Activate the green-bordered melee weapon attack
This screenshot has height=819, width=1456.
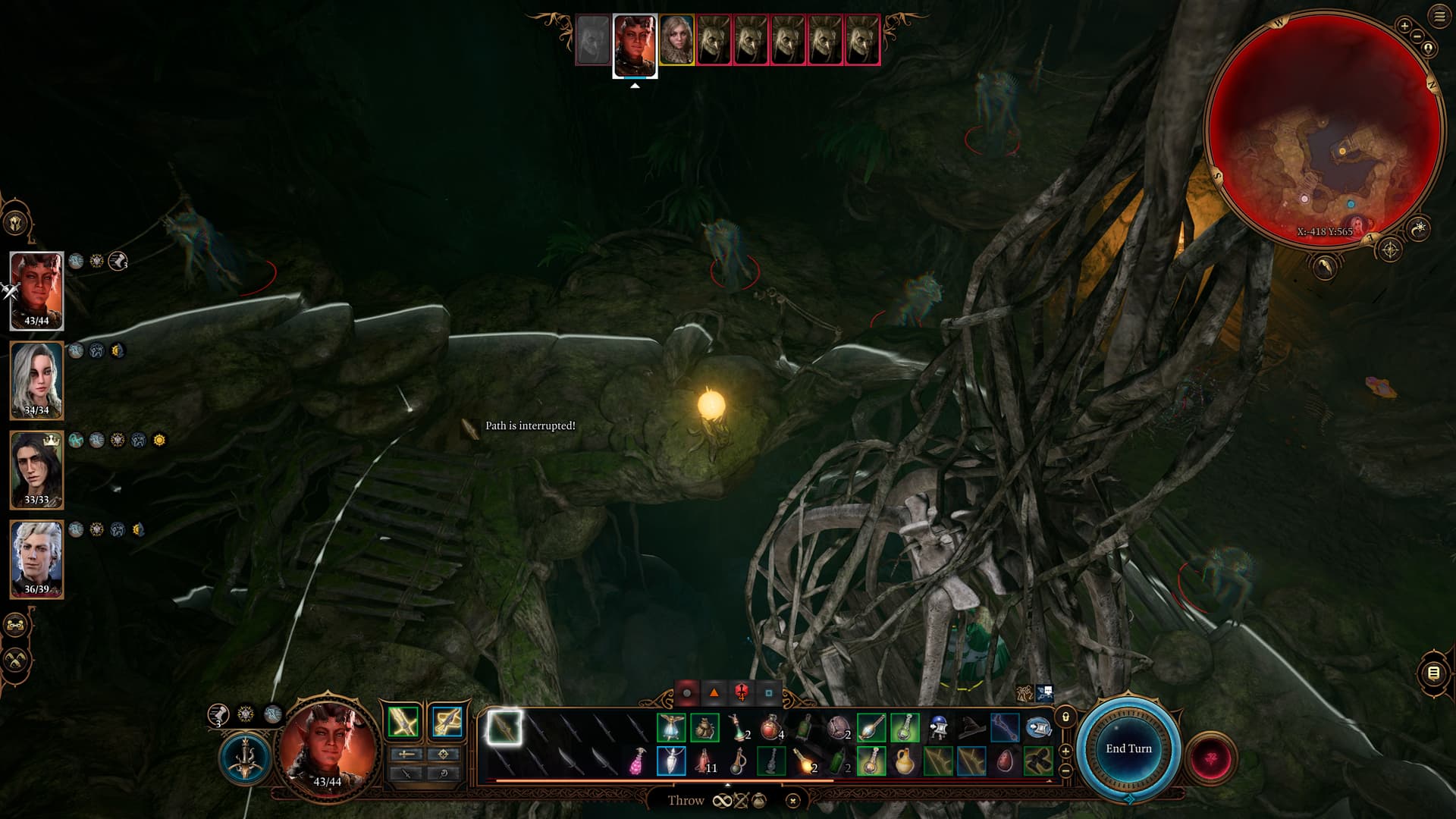pyautogui.click(x=403, y=721)
